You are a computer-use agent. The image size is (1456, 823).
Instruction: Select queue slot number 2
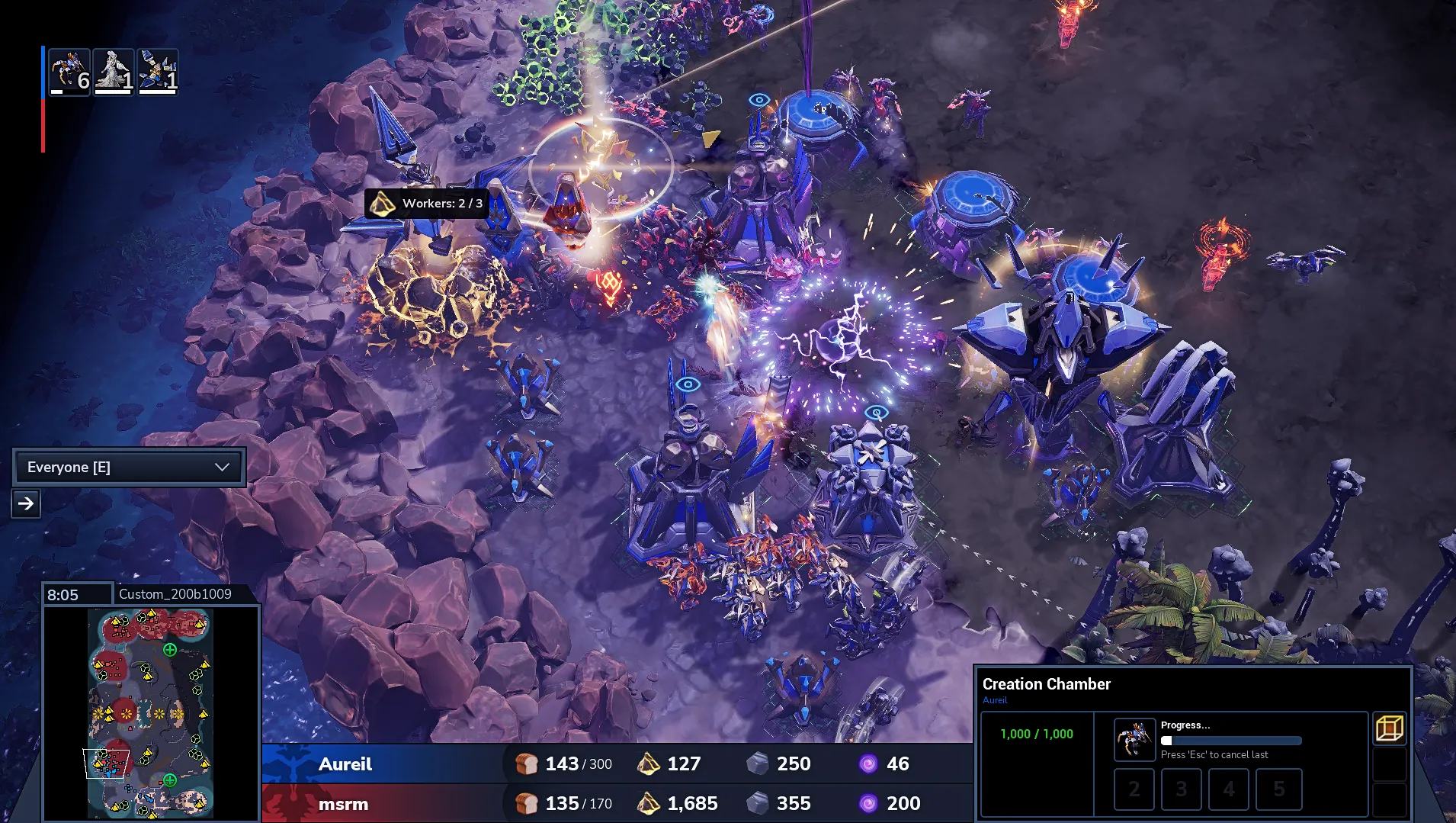pos(1134,789)
